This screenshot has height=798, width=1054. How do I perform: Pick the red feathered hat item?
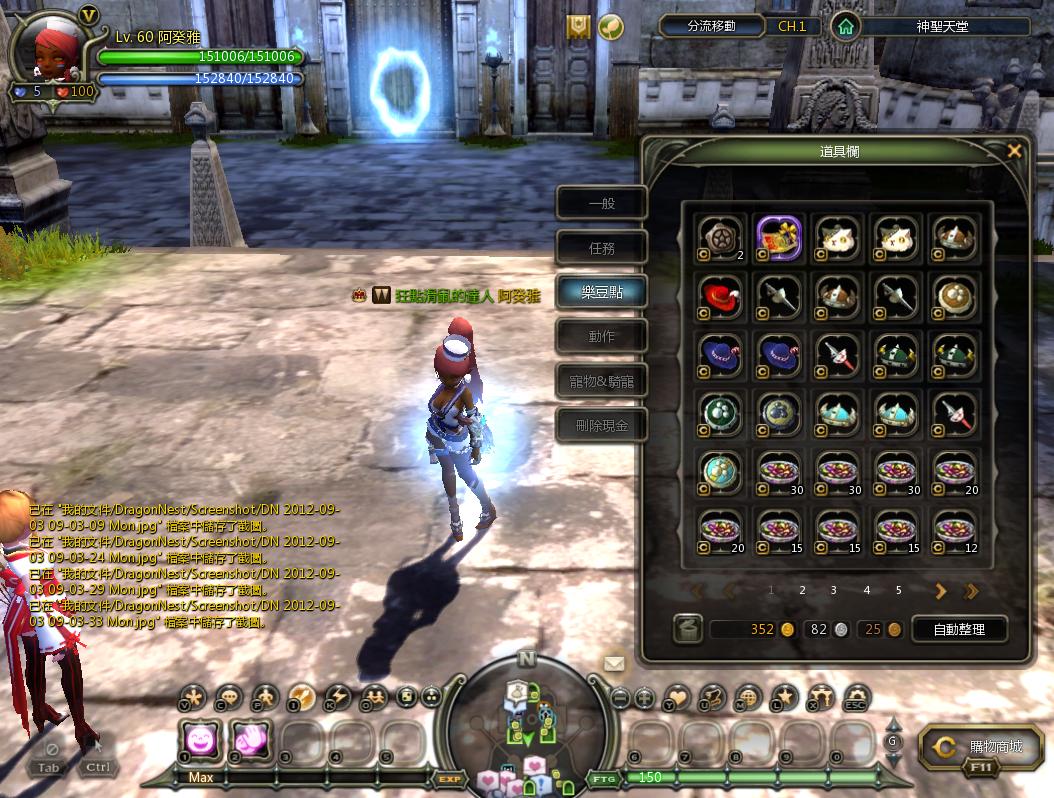click(721, 295)
